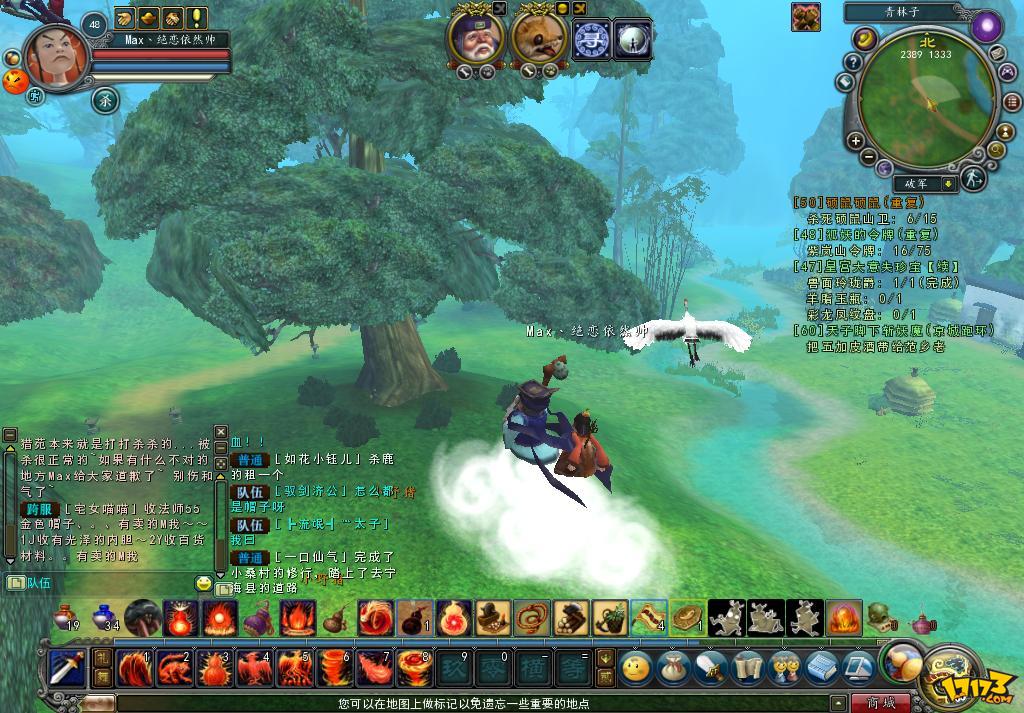Screen dimensions: 1024x713
Task: Activate the fire tornado skill in slot 6
Action: point(333,667)
